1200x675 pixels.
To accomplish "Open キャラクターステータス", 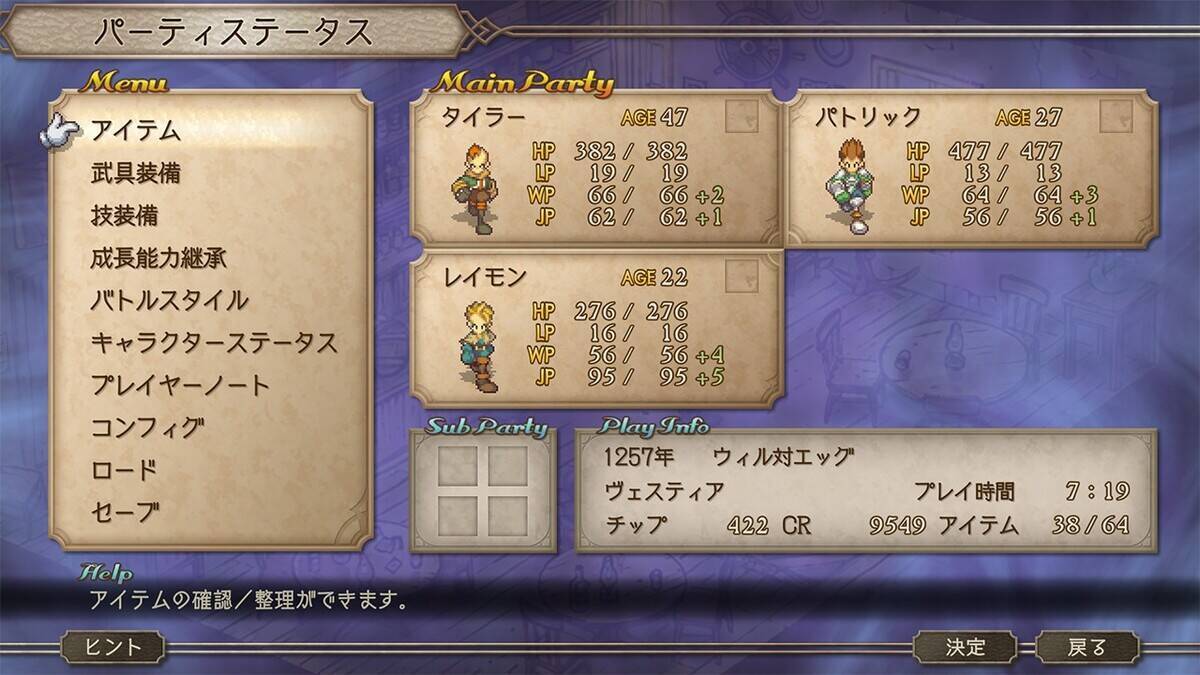I will (213, 343).
